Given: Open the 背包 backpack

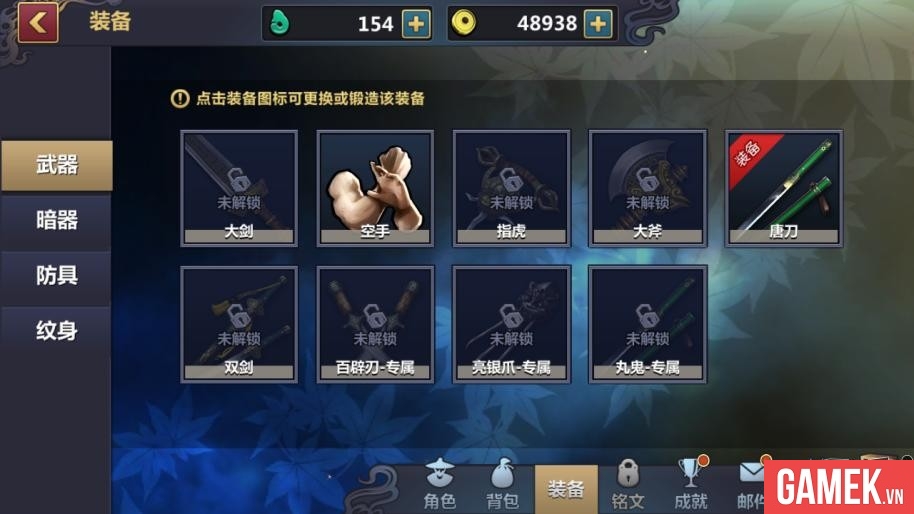Looking at the screenshot, I should (x=502, y=486).
